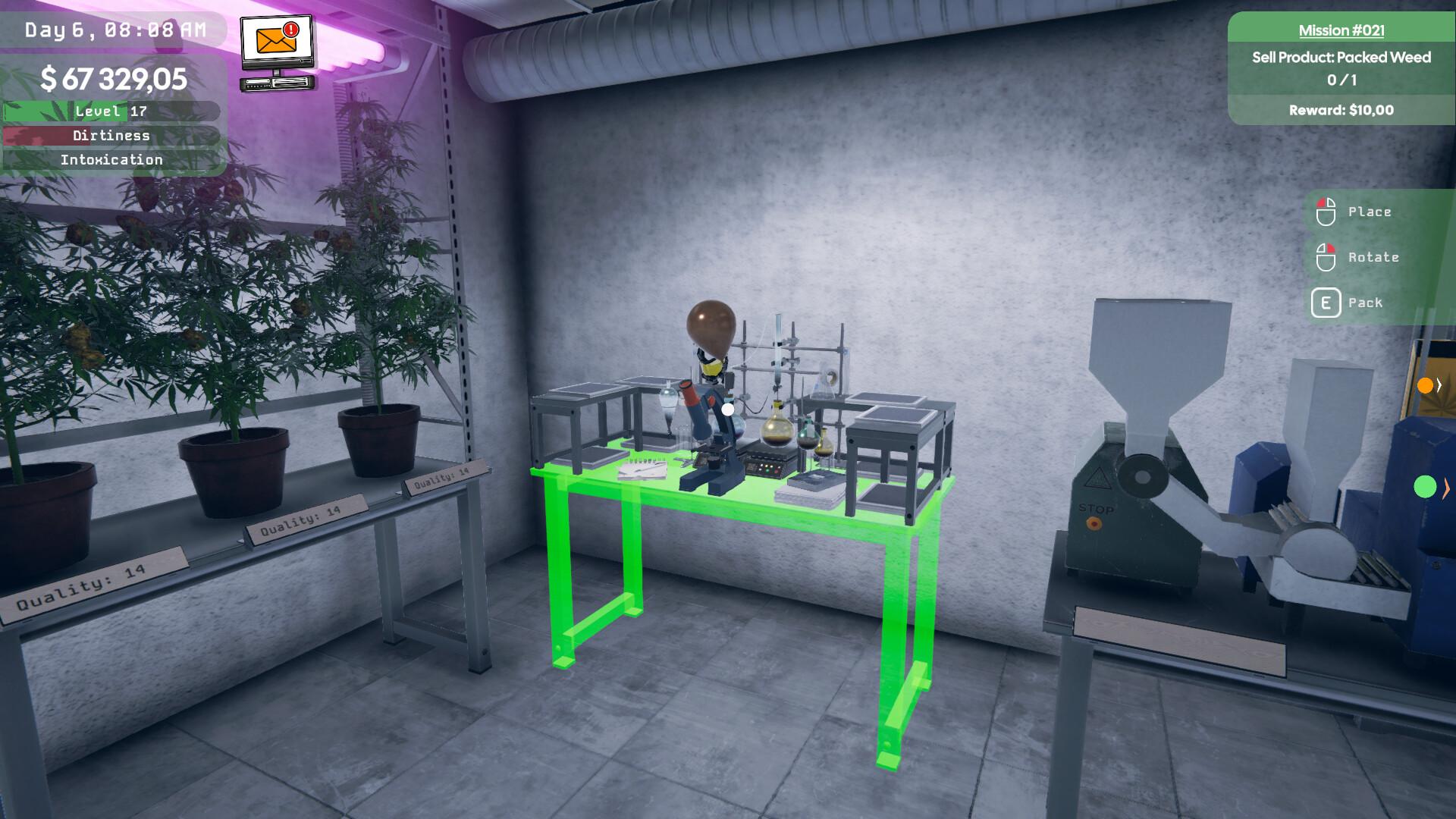Click the Rotate right-mouse-button icon

[x=1326, y=257]
